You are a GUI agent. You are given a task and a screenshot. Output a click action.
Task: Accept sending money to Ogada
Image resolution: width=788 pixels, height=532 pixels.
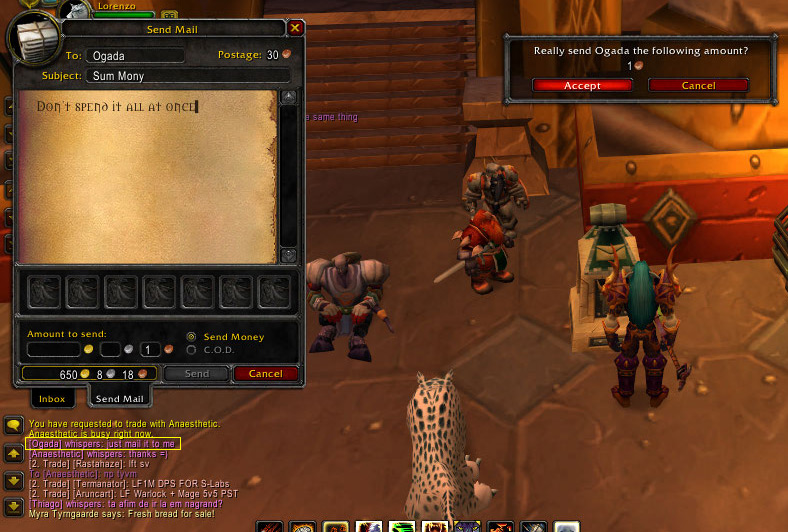[581, 86]
